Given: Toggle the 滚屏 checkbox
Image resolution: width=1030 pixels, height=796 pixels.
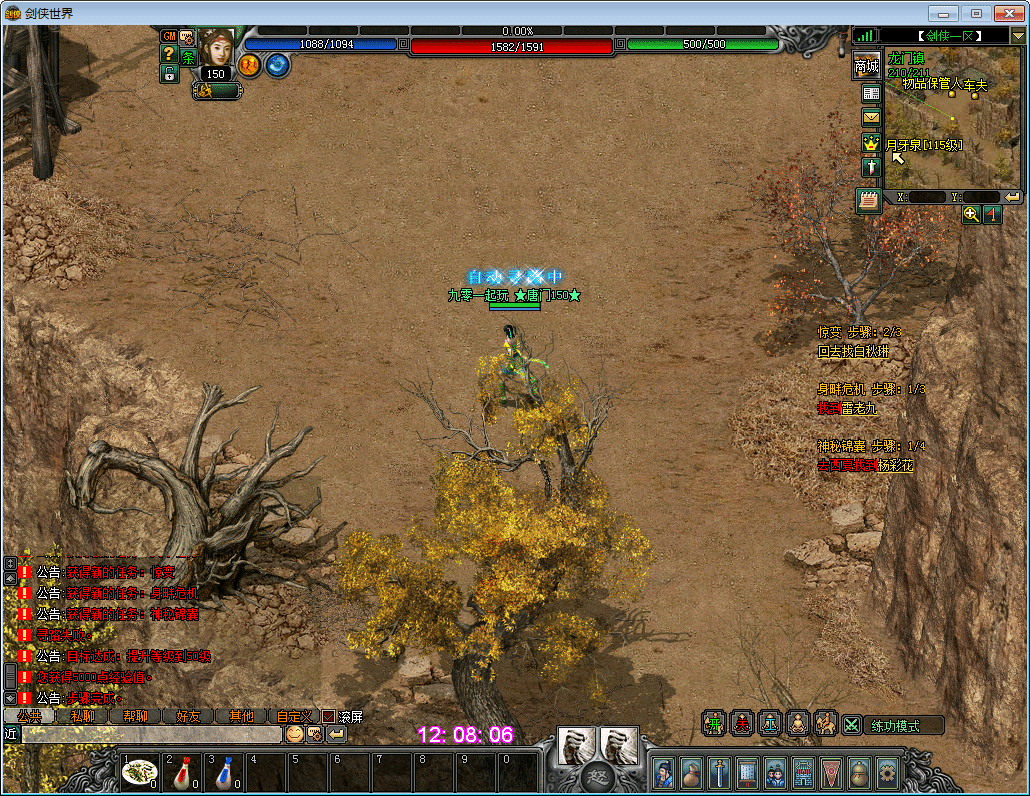Looking at the screenshot, I should click(x=328, y=716).
